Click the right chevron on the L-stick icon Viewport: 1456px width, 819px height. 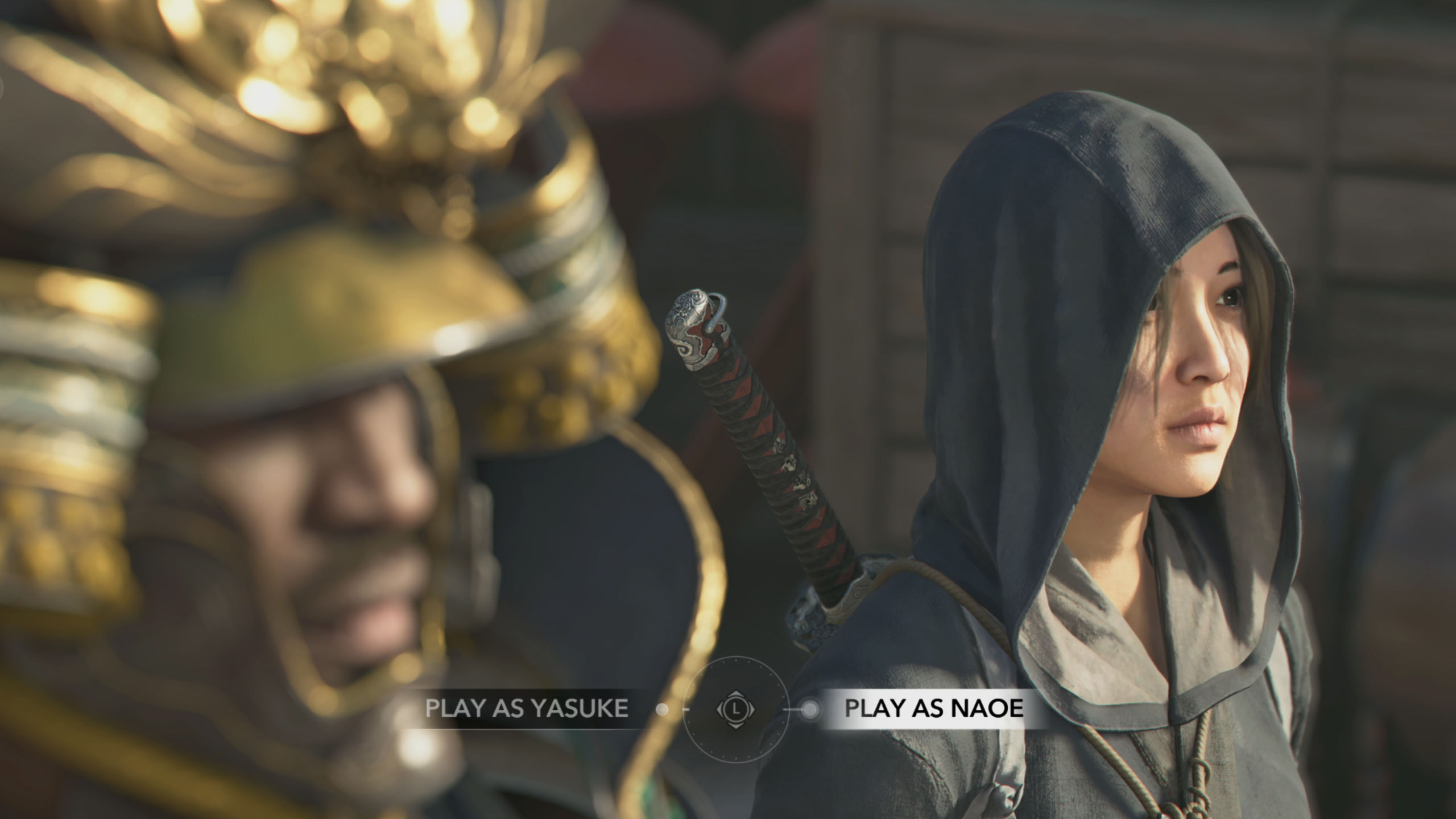click(752, 710)
